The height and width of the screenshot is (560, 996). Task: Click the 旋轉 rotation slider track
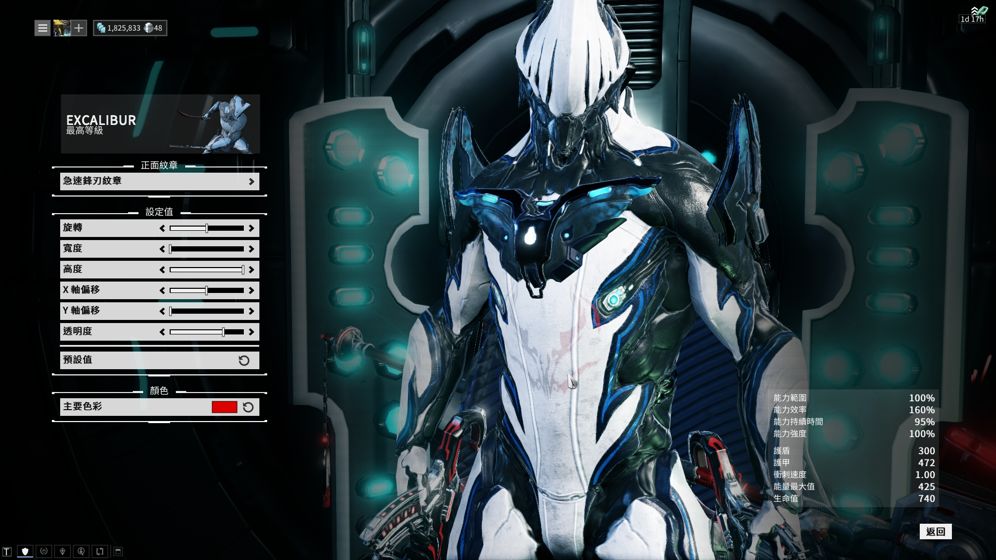click(207, 228)
